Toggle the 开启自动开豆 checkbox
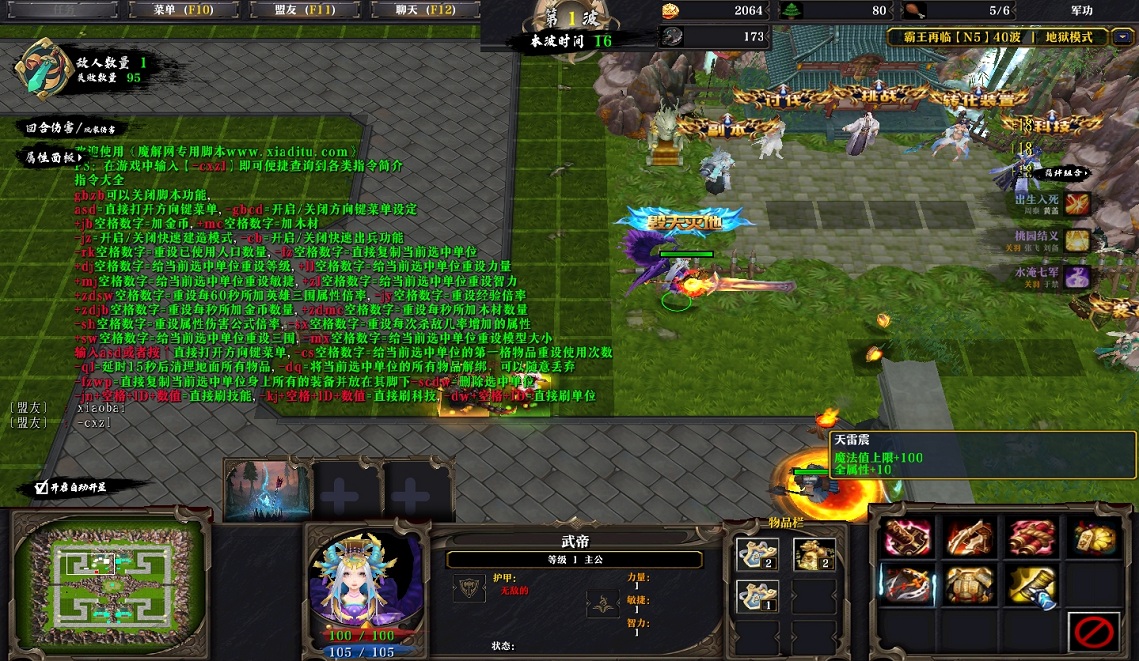The width and height of the screenshot is (1139, 661). [41, 488]
